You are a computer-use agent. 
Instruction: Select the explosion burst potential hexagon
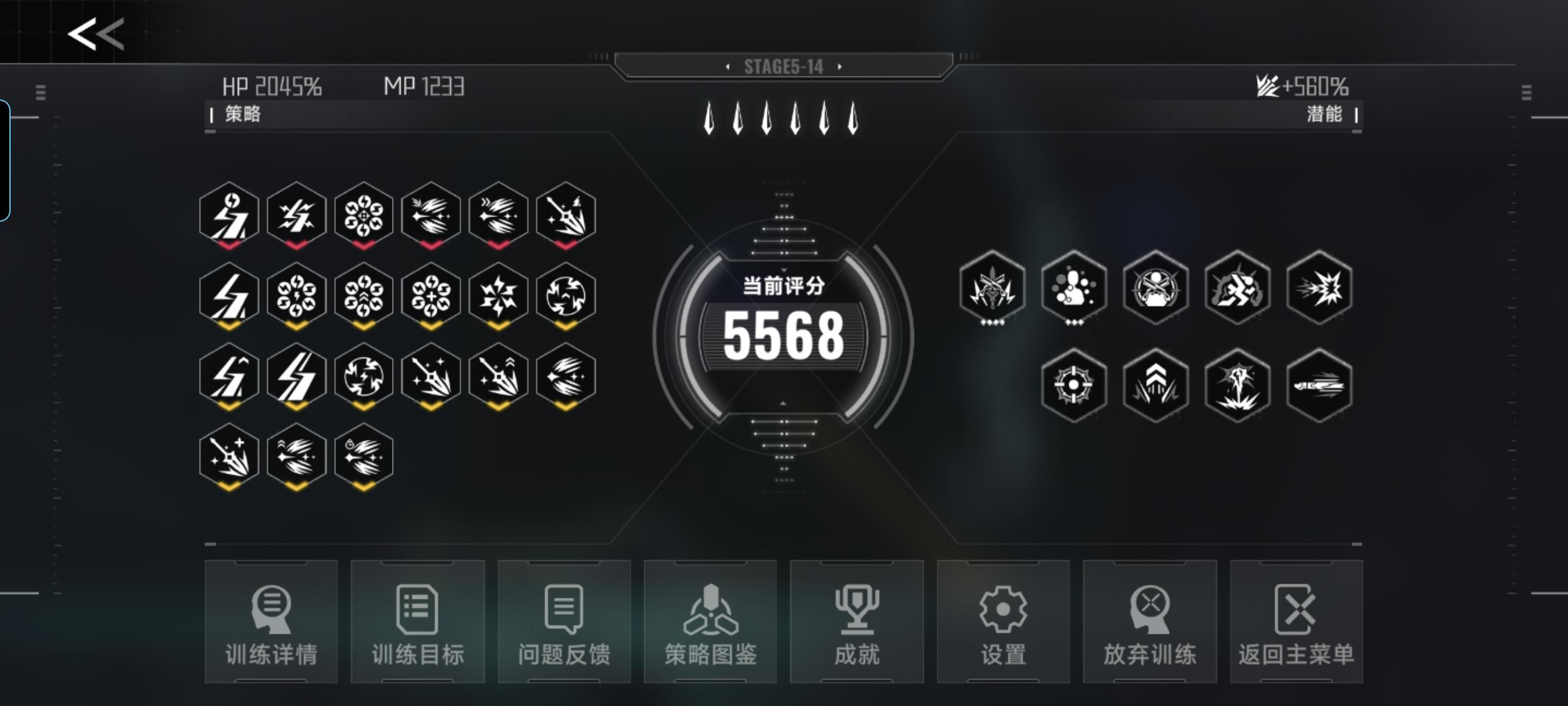coord(1318,288)
